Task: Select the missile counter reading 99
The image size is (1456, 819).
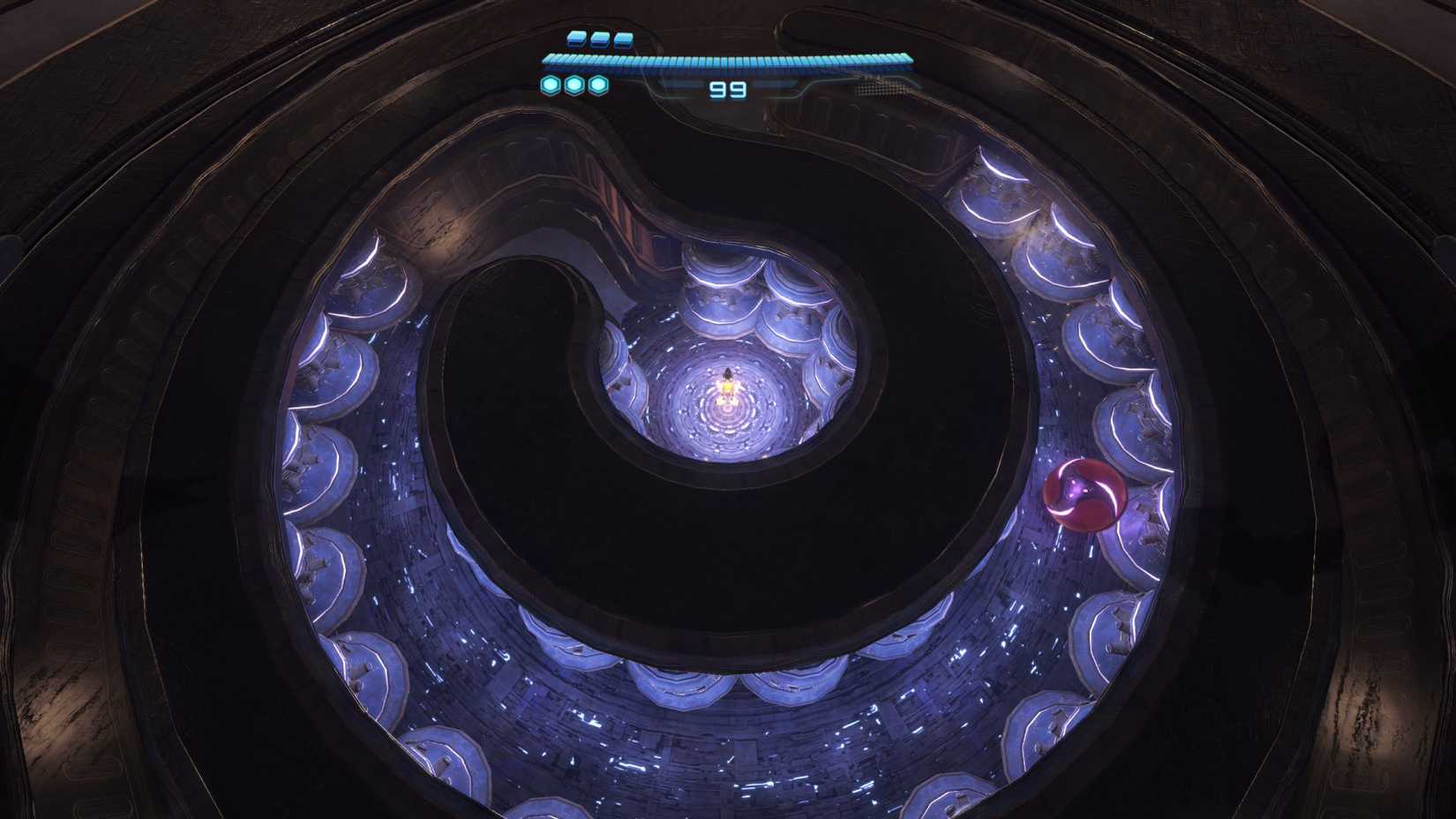Action: pyautogui.click(x=725, y=86)
